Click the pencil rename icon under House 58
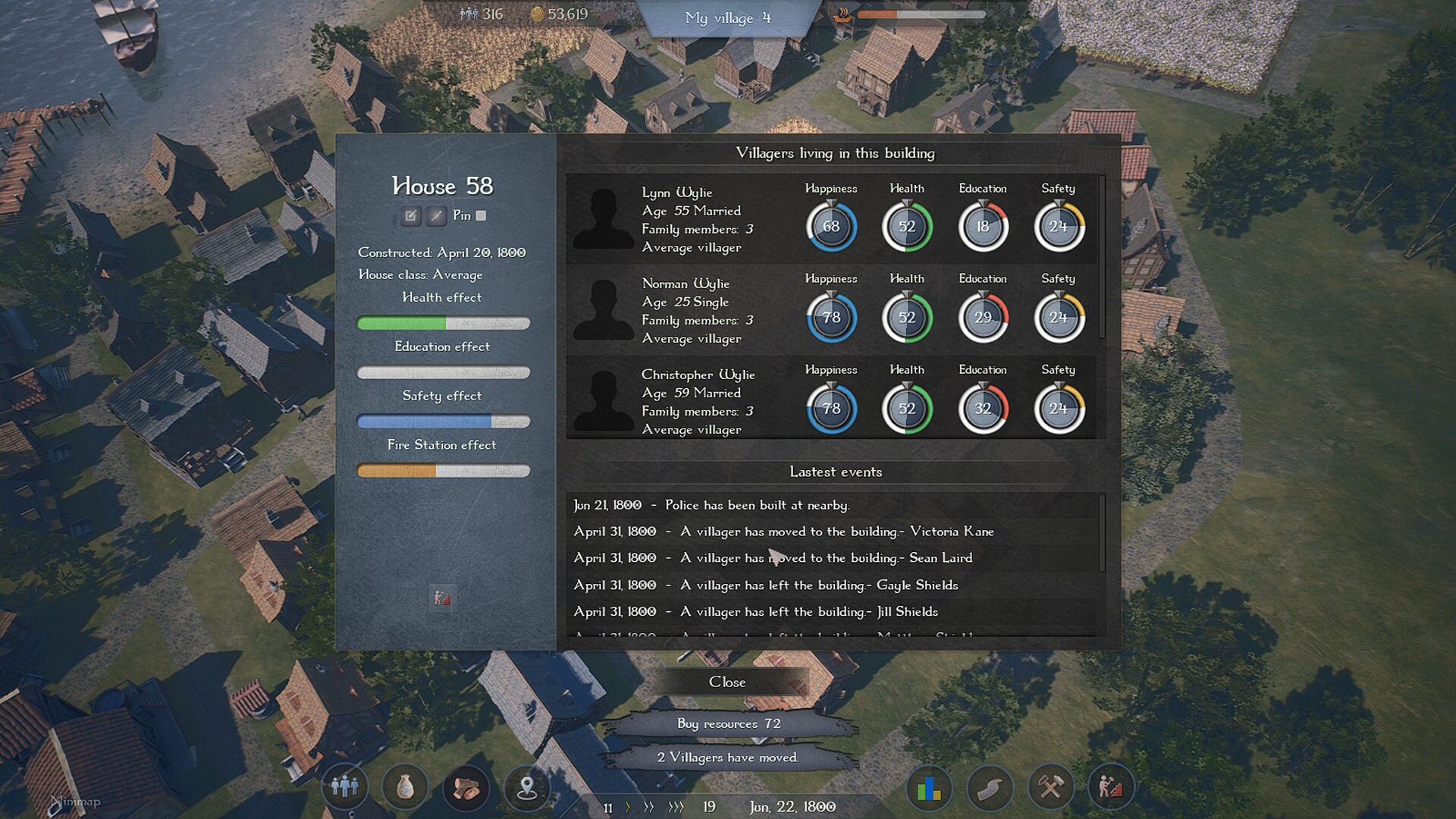The width and height of the screenshot is (1456, 819). click(436, 216)
